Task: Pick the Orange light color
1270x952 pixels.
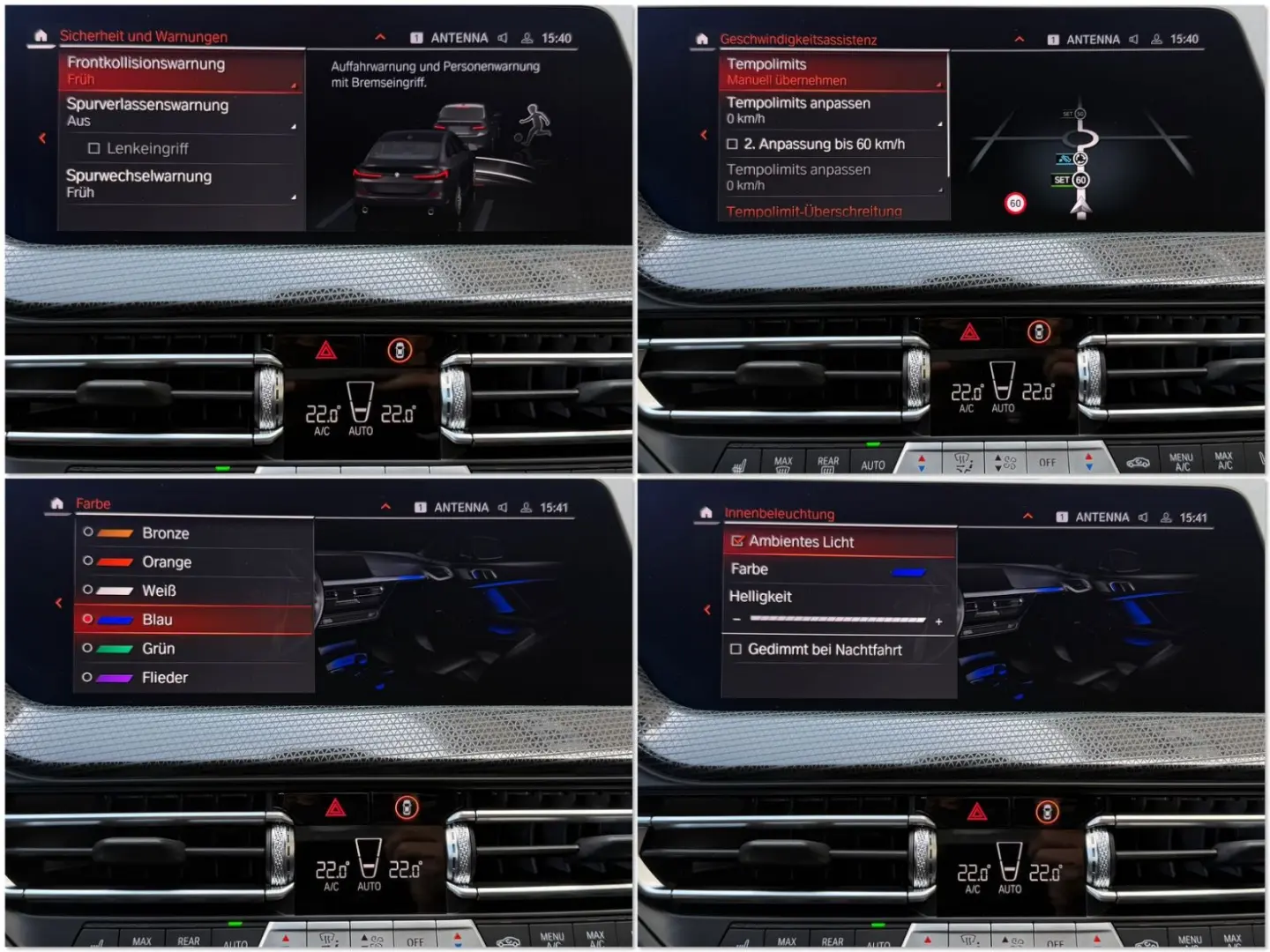Action: point(167,562)
